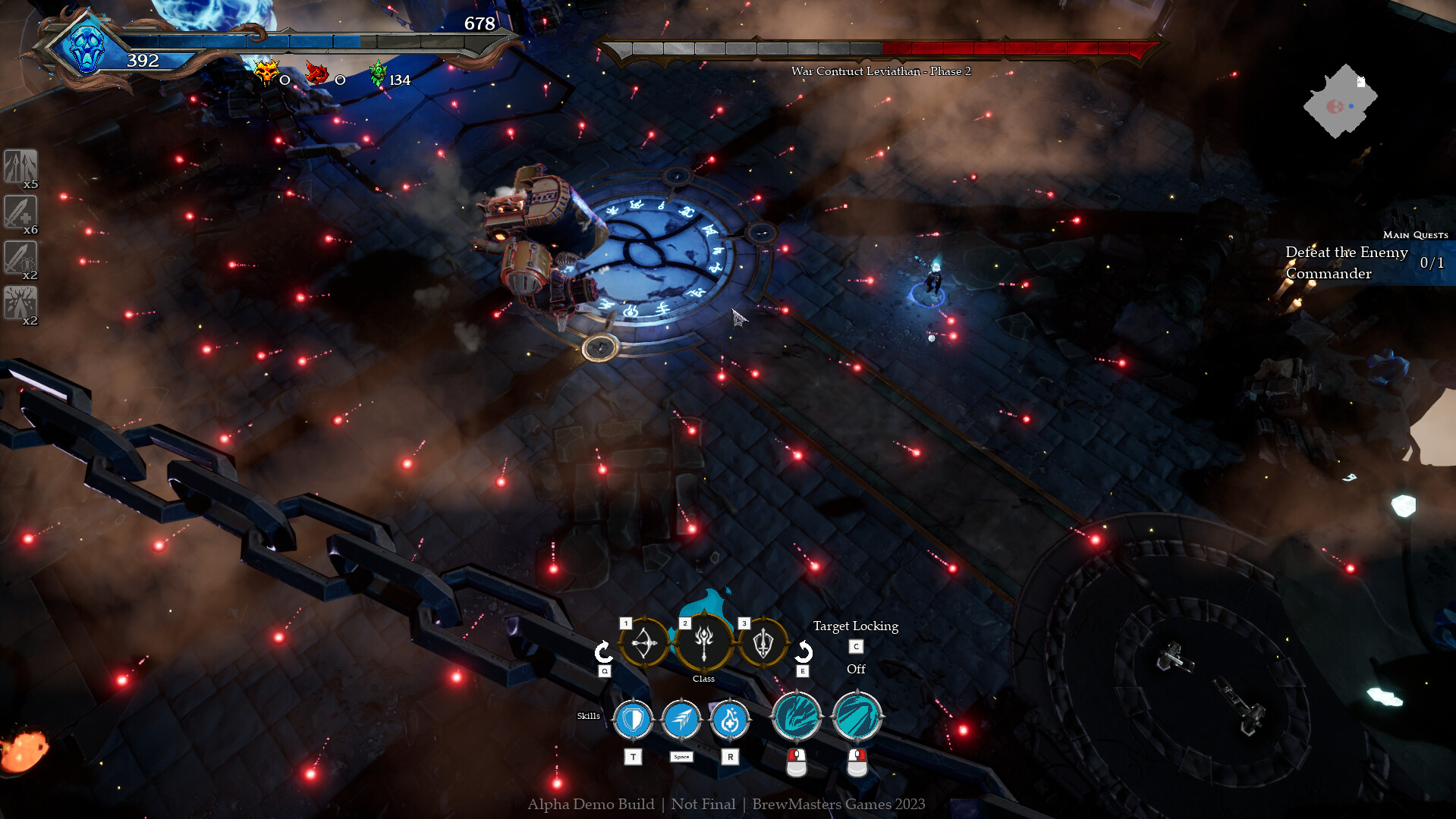Cycle class forward using the E arrow

[803, 651]
